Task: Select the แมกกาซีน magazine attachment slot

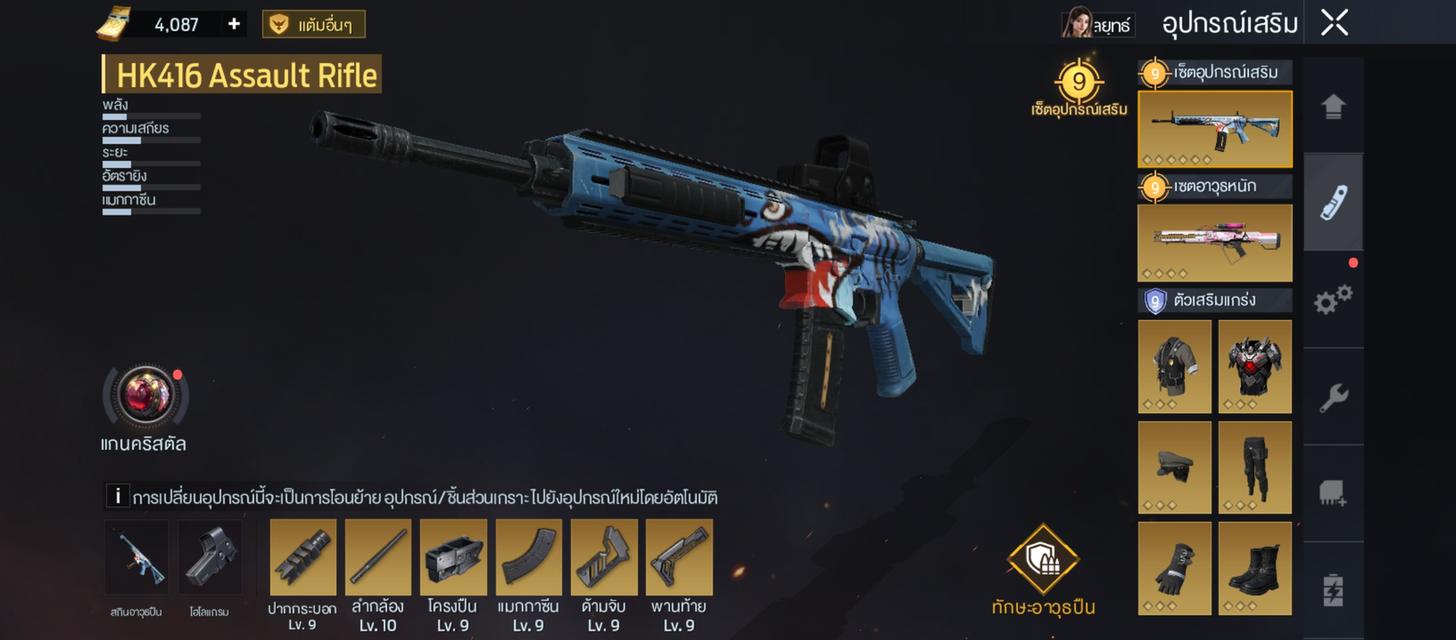Action: (x=529, y=557)
